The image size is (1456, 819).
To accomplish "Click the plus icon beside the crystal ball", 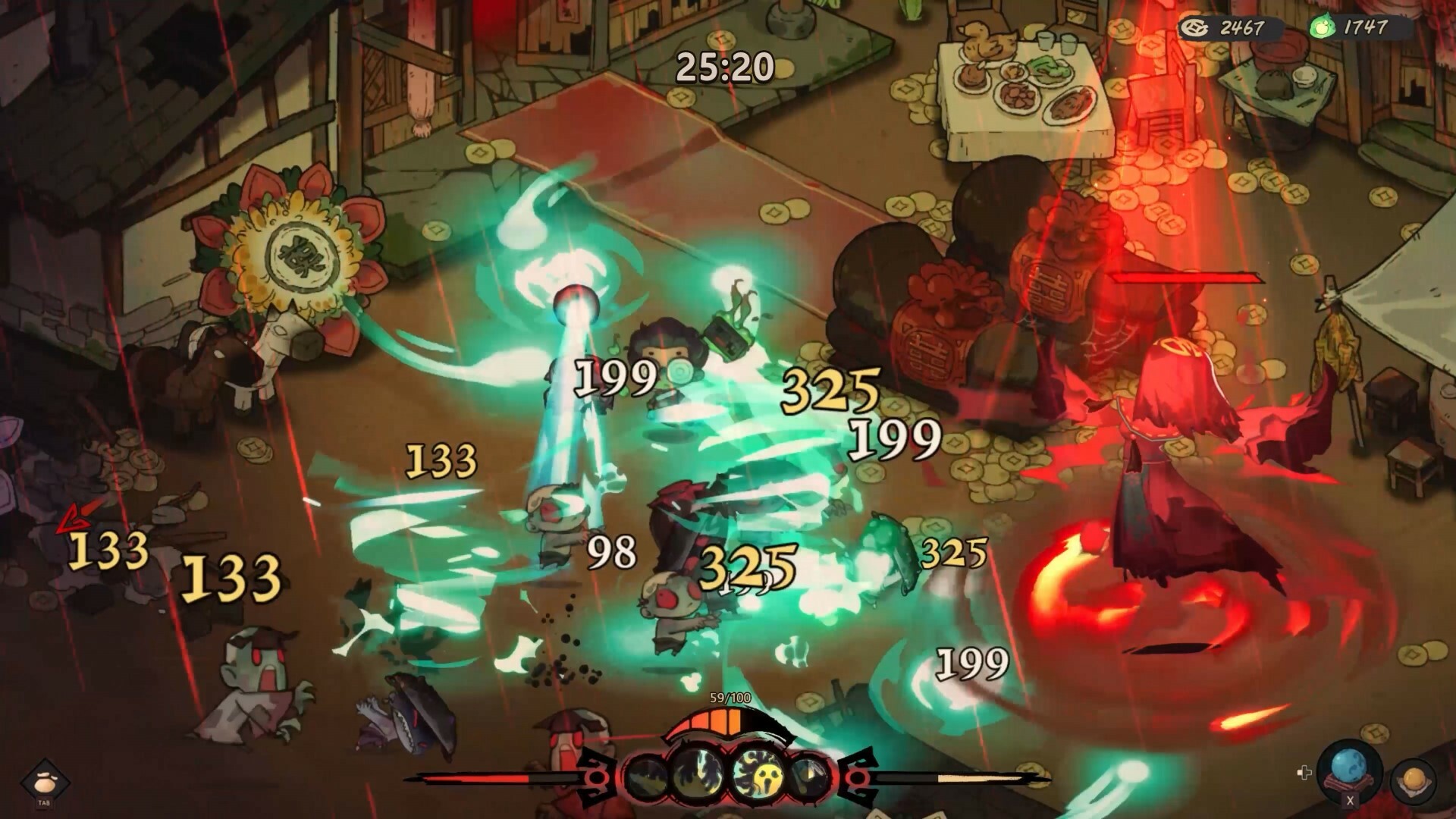I will click(x=1304, y=773).
